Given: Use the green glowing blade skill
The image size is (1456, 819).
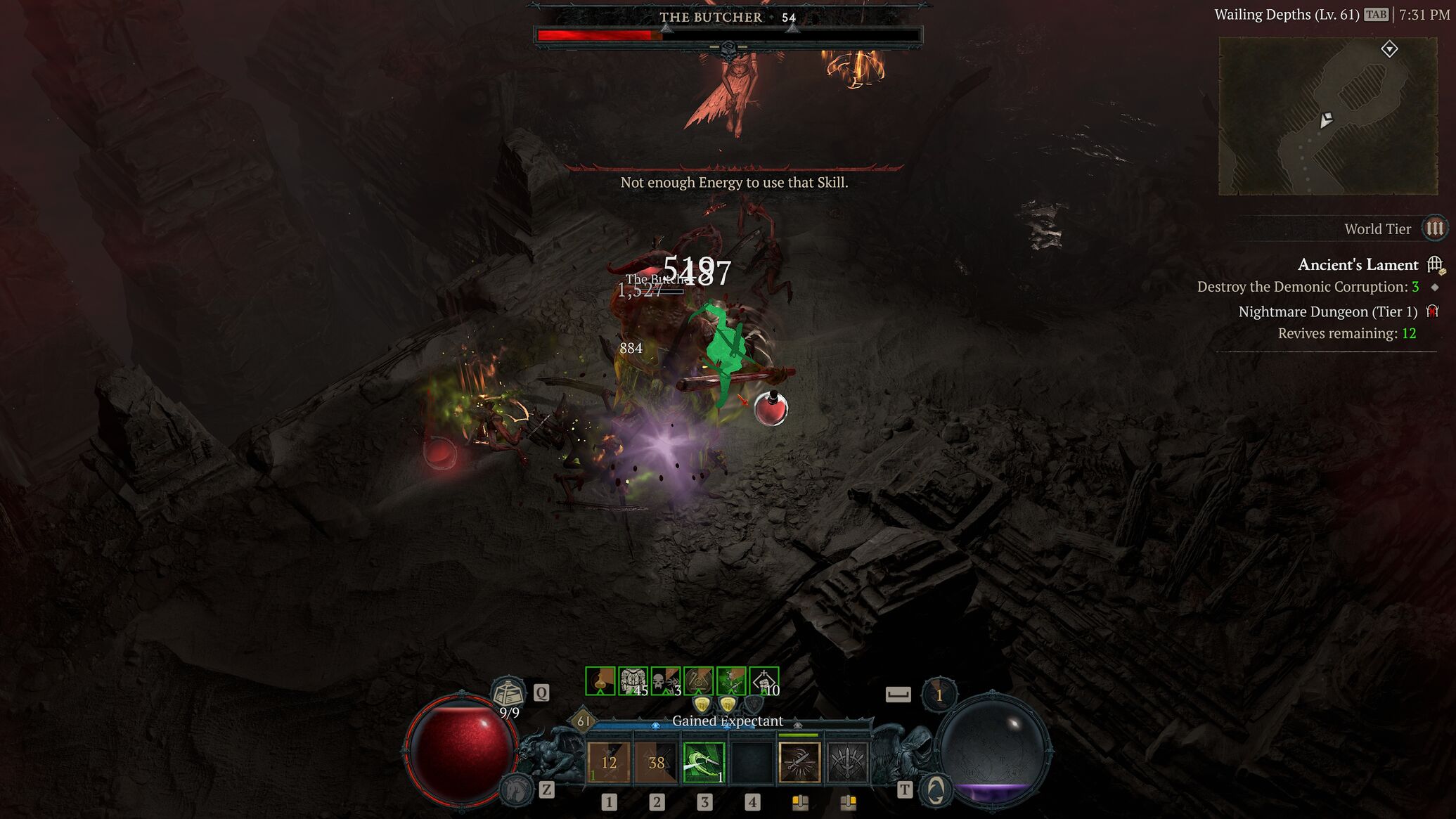Looking at the screenshot, I should (x=704, y=763).
